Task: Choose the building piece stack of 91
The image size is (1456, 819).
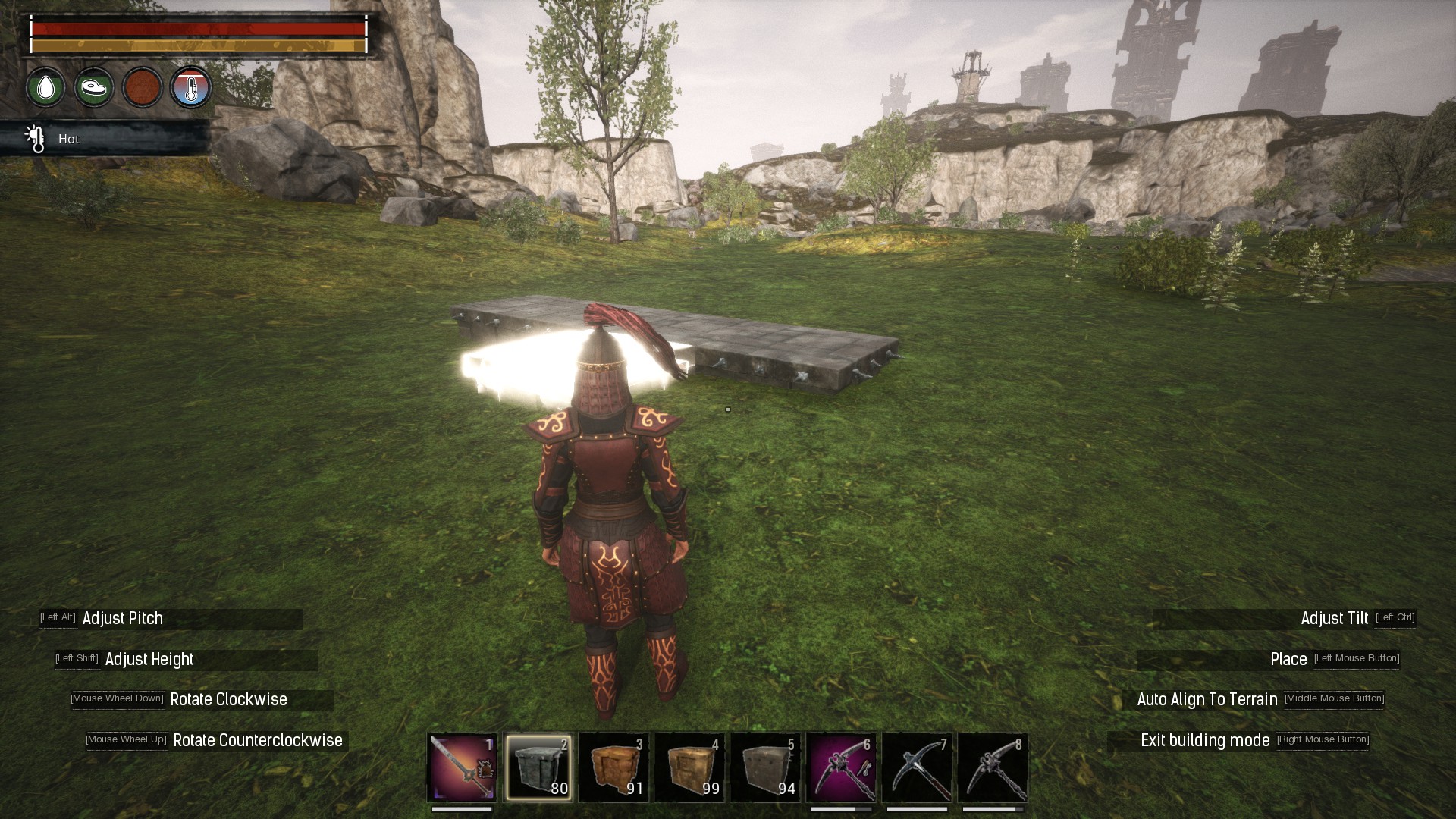Action: click(613, 767)
